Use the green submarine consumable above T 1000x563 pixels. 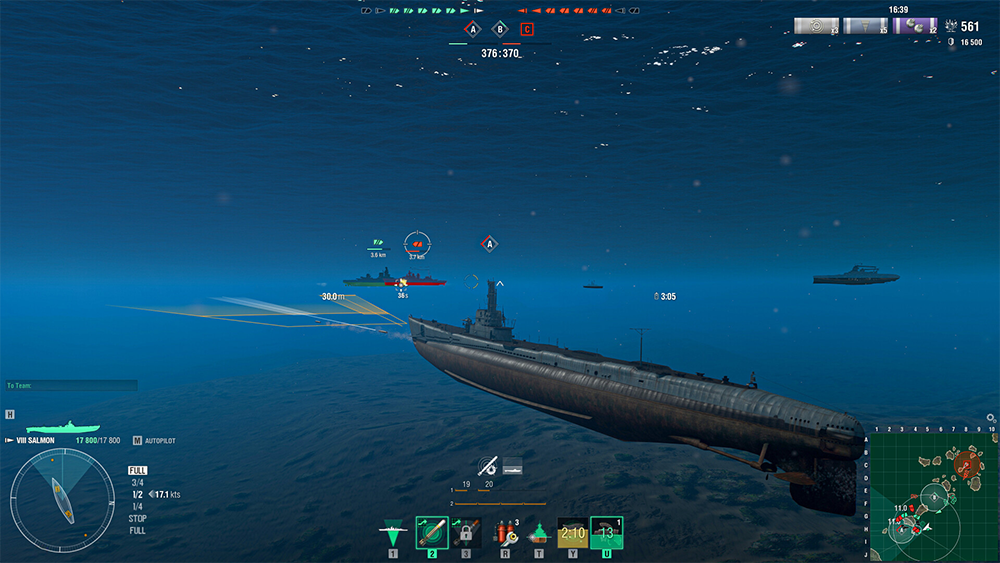pyautogui.click(x=539, y=533)
